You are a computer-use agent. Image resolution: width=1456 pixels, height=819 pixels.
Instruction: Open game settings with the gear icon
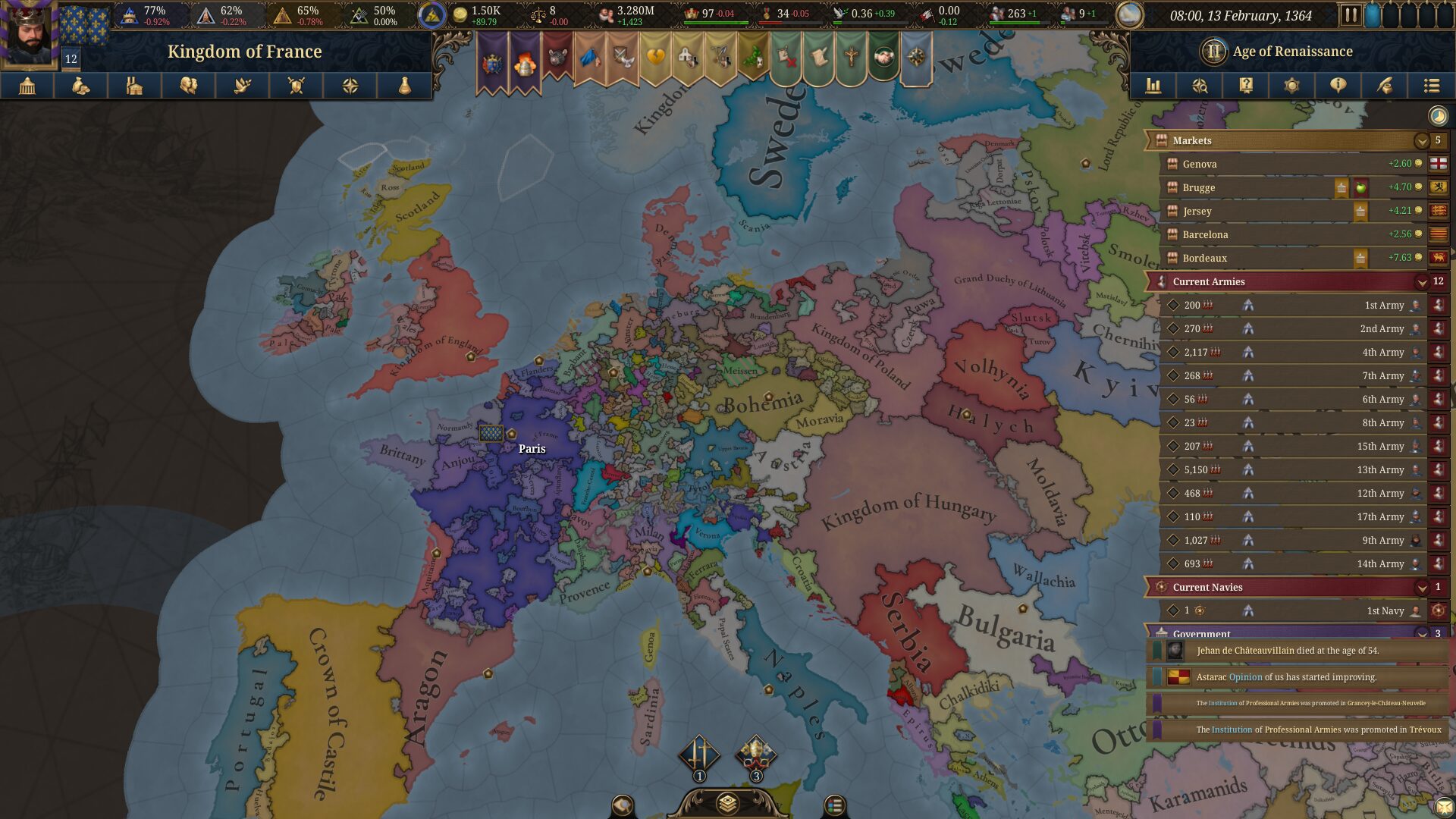(x=1291, y=86)
